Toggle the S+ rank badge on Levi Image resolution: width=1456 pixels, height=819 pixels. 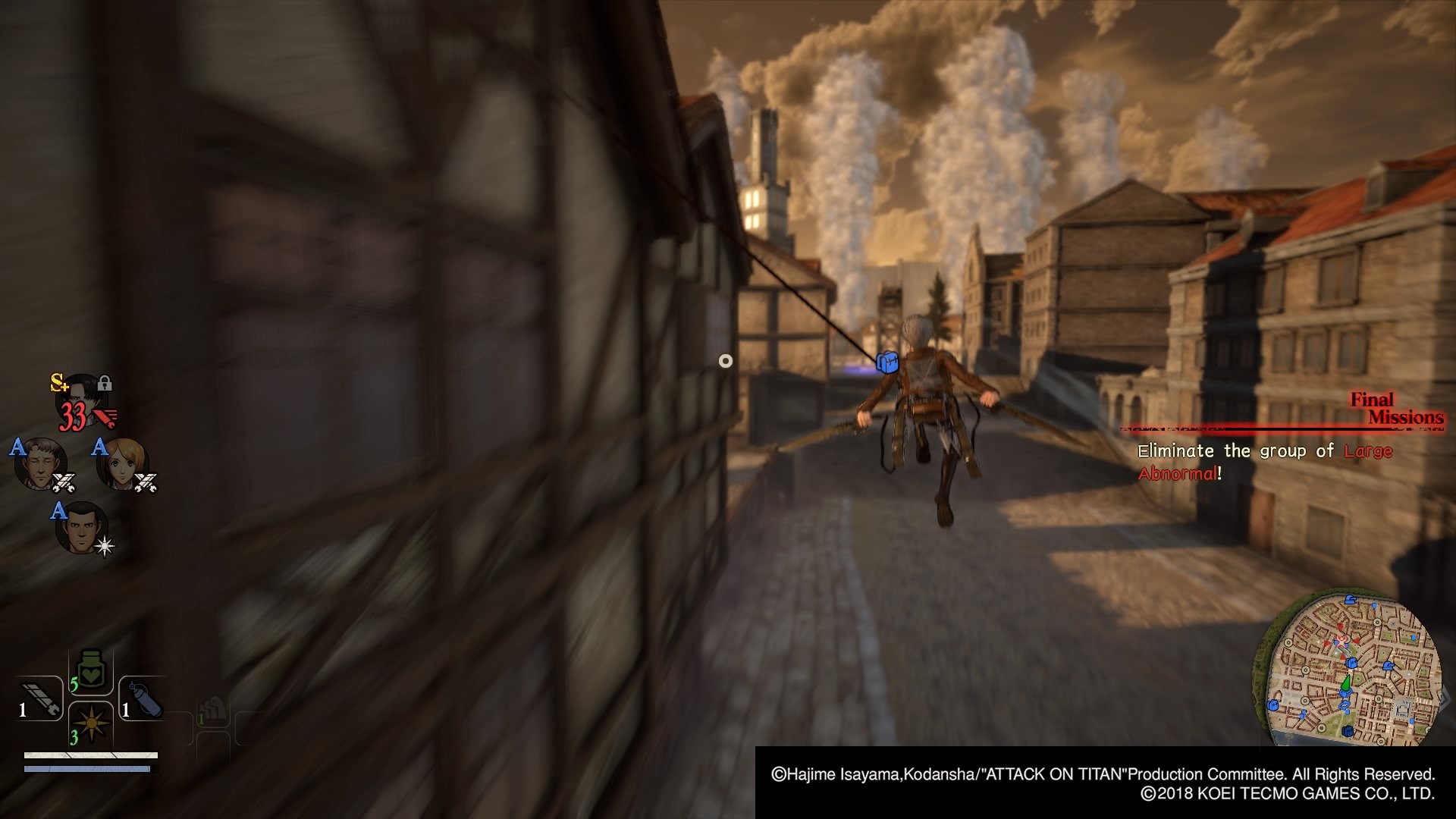pos(59,383)
